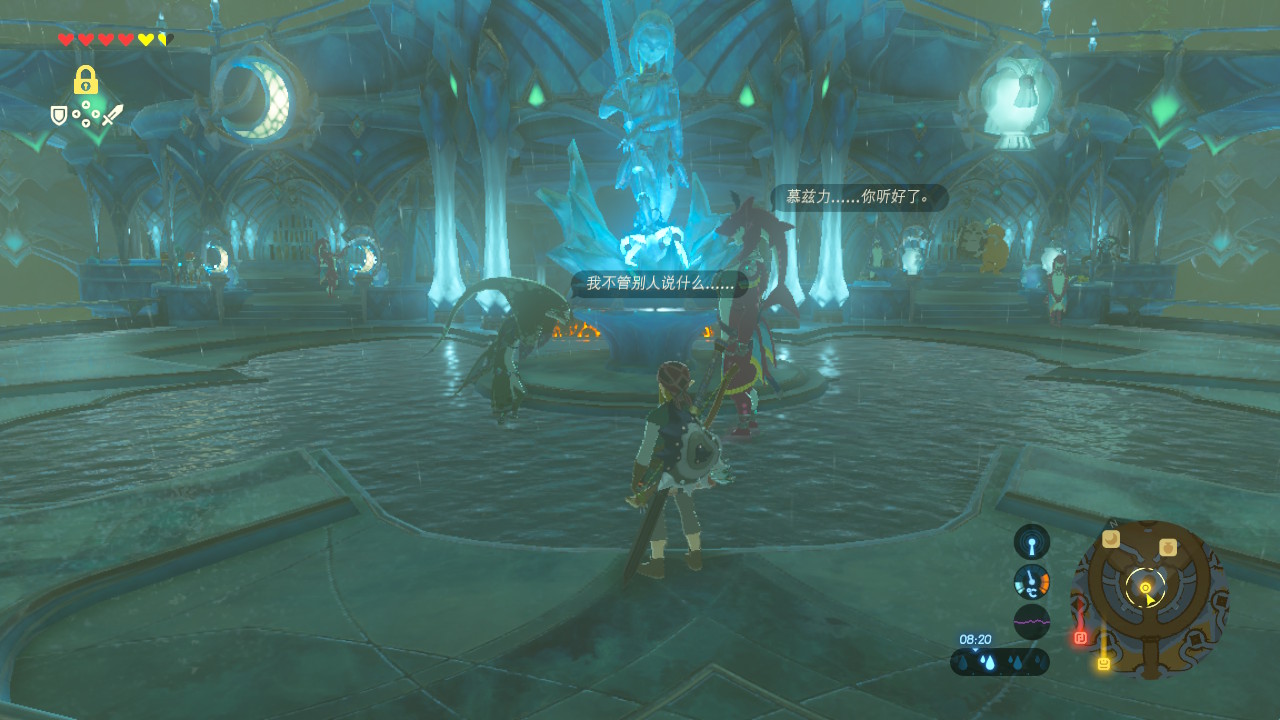Select the yellow quest marker on minimap
The width and height of the screenshot is (1280, 720).
click(x=1103, y=662)
